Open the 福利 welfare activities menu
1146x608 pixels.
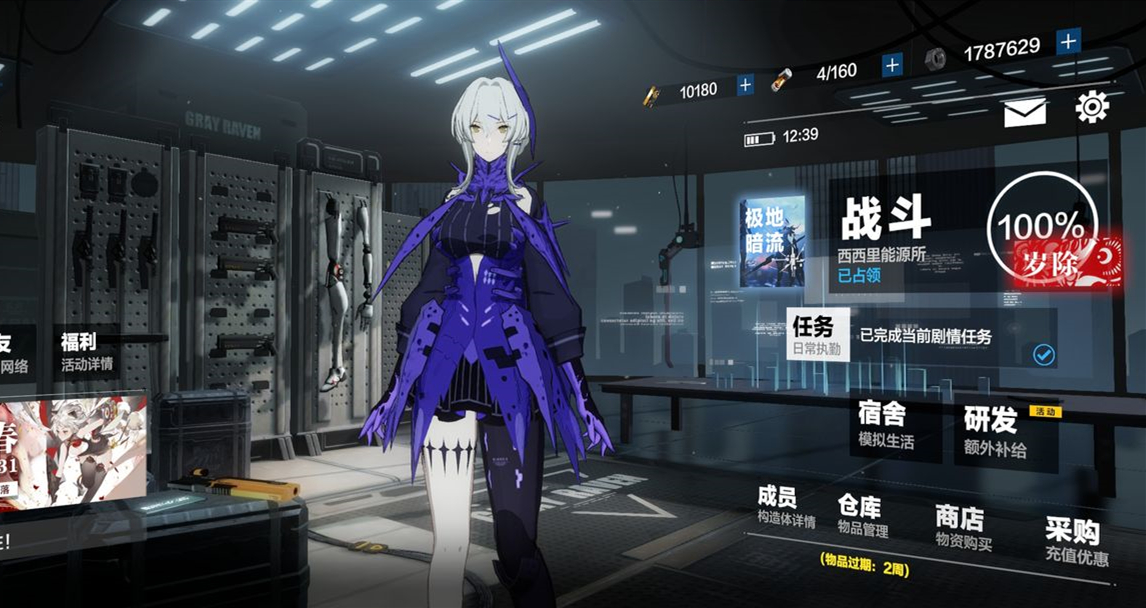click(x=85, y=352)
